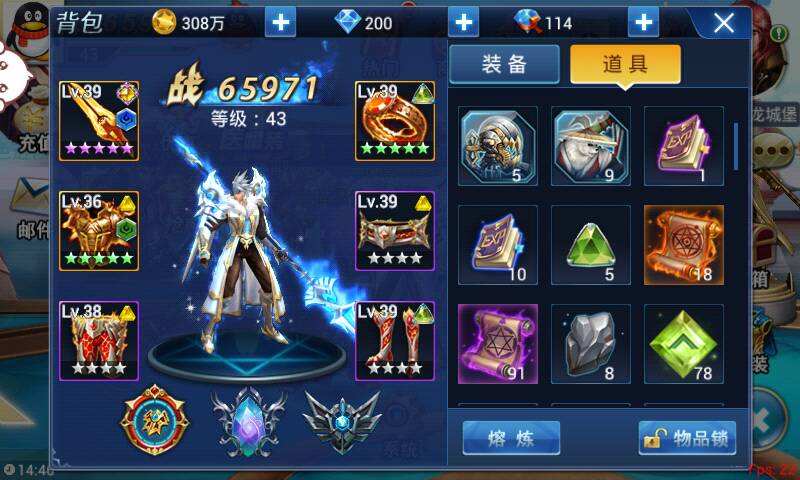This screenshot has width=800, height=480.
Task: Inspect the equipped golden chest armor
Action: click(99, 231)
